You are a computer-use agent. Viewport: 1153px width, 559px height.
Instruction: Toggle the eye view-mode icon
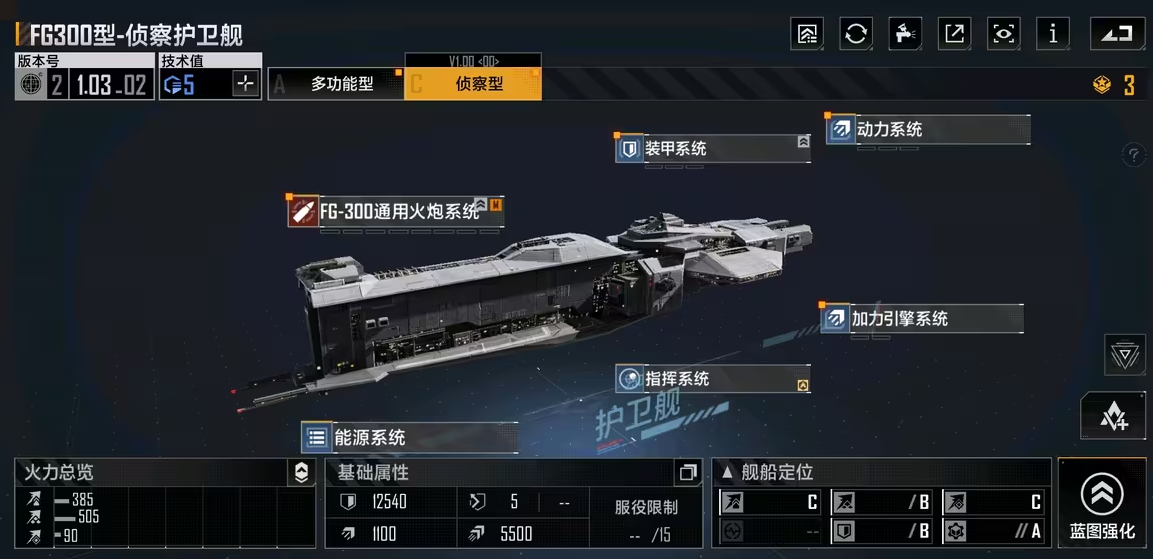click(x=1003, y=33)
